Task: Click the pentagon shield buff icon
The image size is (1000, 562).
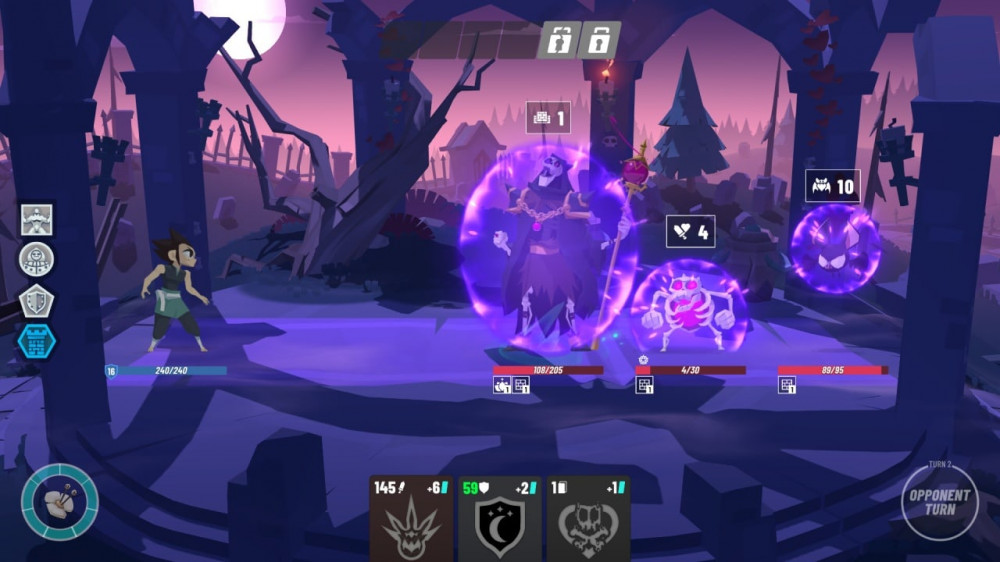Action: (x=37, y=300)
